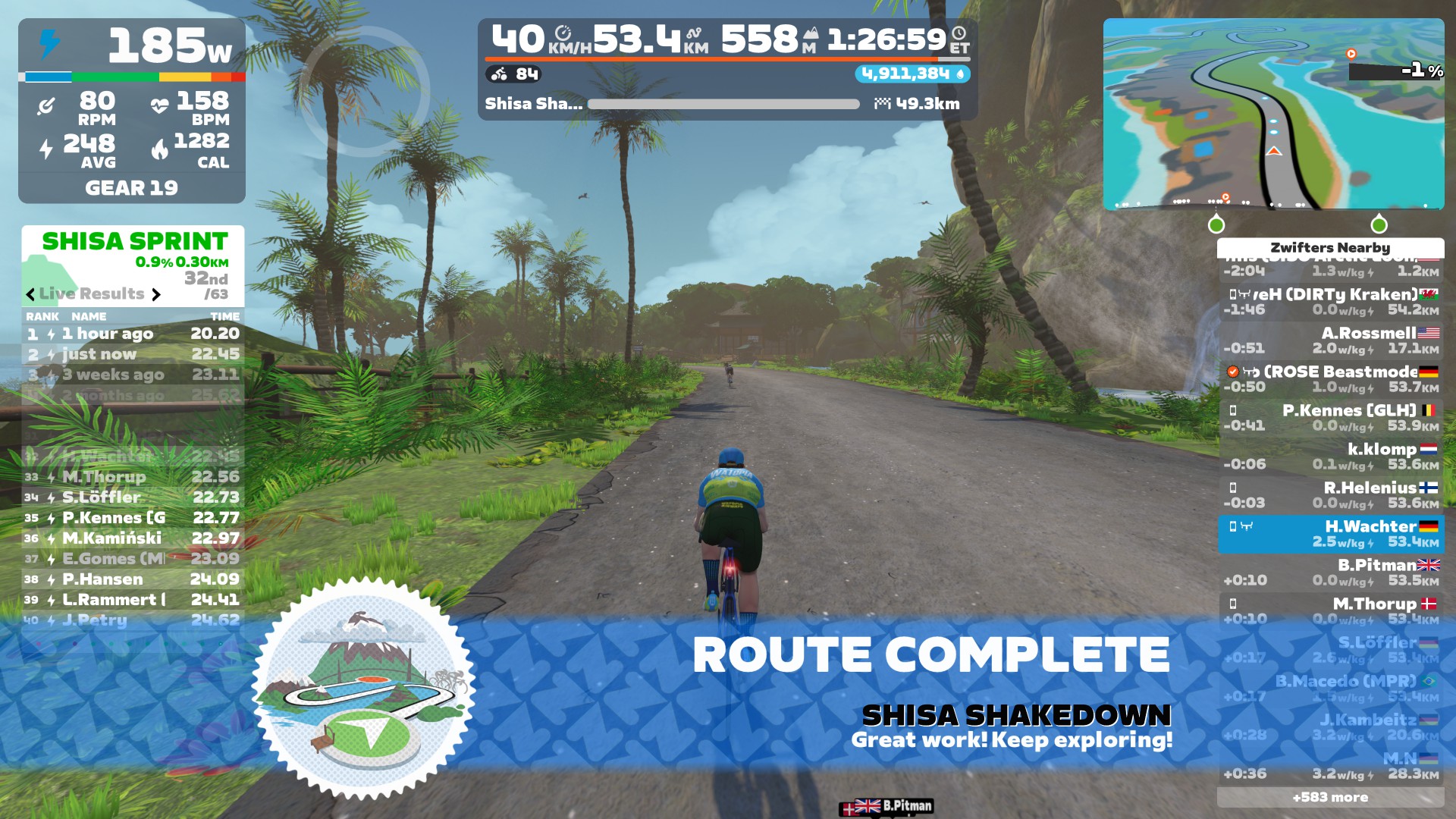Select M.Kamiński in Shisa Sprint results
The height and width of the screenshot is (819, 1456).
click(x=133, y=538)
